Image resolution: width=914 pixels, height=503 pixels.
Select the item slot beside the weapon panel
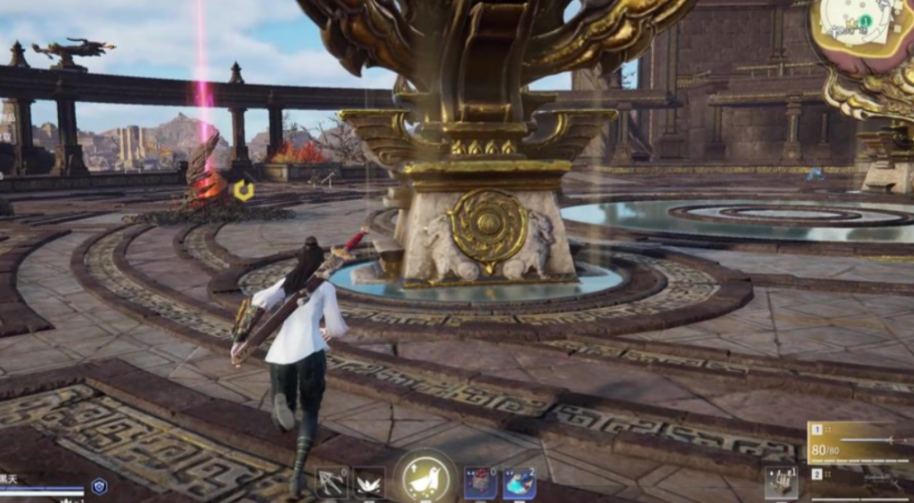click(x=781, y=483)
